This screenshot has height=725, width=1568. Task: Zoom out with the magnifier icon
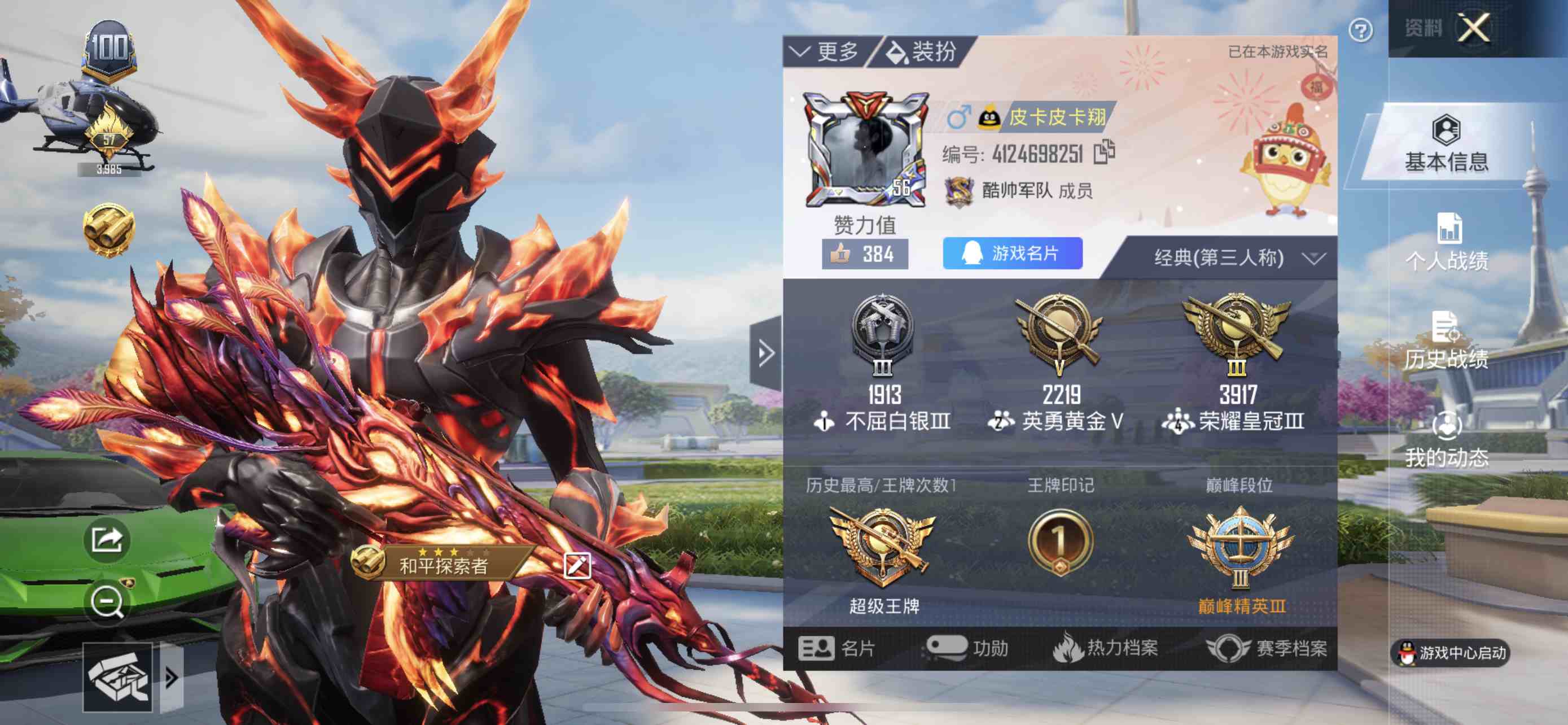coord(107,602)
